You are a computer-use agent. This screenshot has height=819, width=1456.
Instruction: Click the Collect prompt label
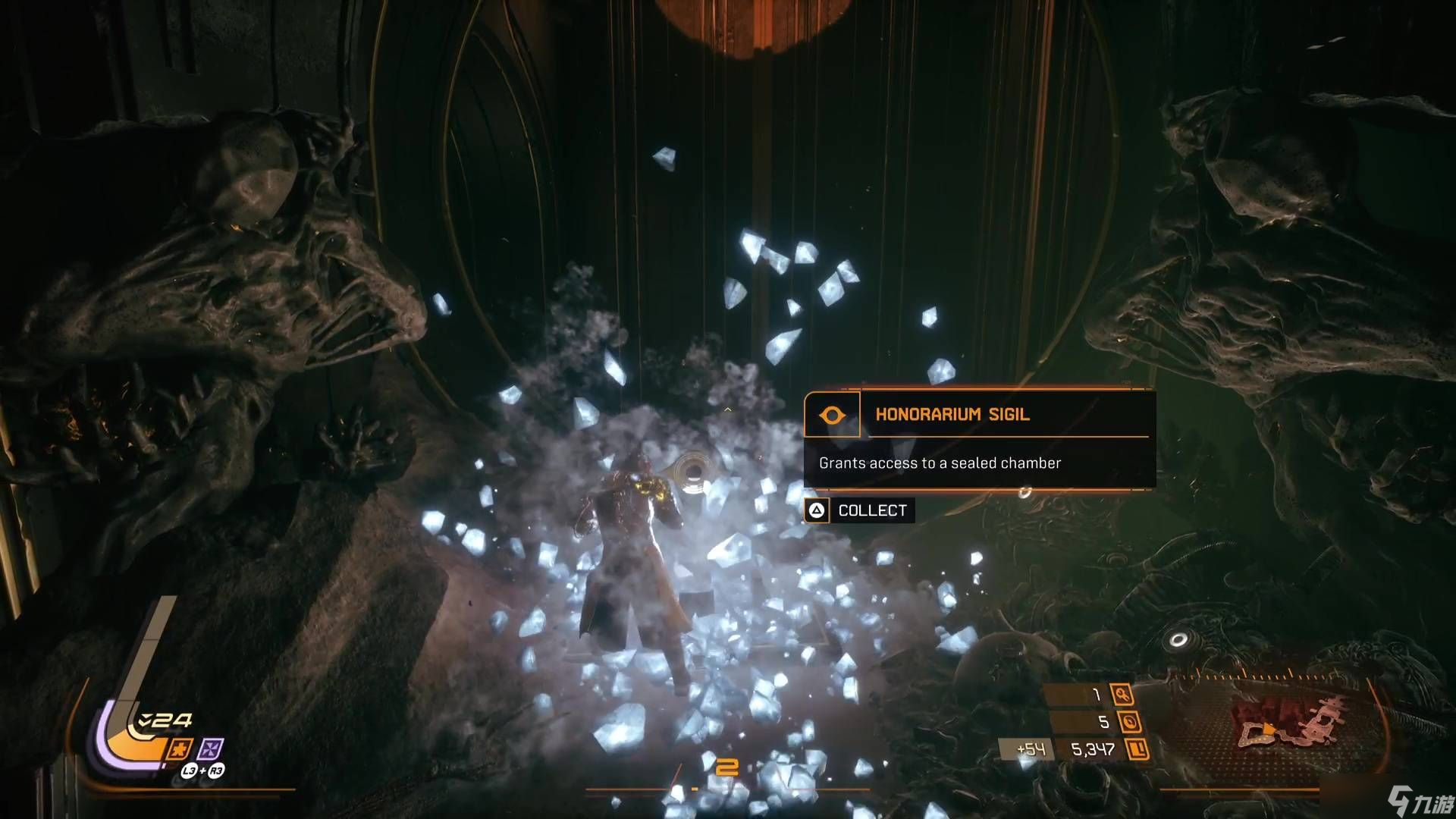tap(871, 510)
